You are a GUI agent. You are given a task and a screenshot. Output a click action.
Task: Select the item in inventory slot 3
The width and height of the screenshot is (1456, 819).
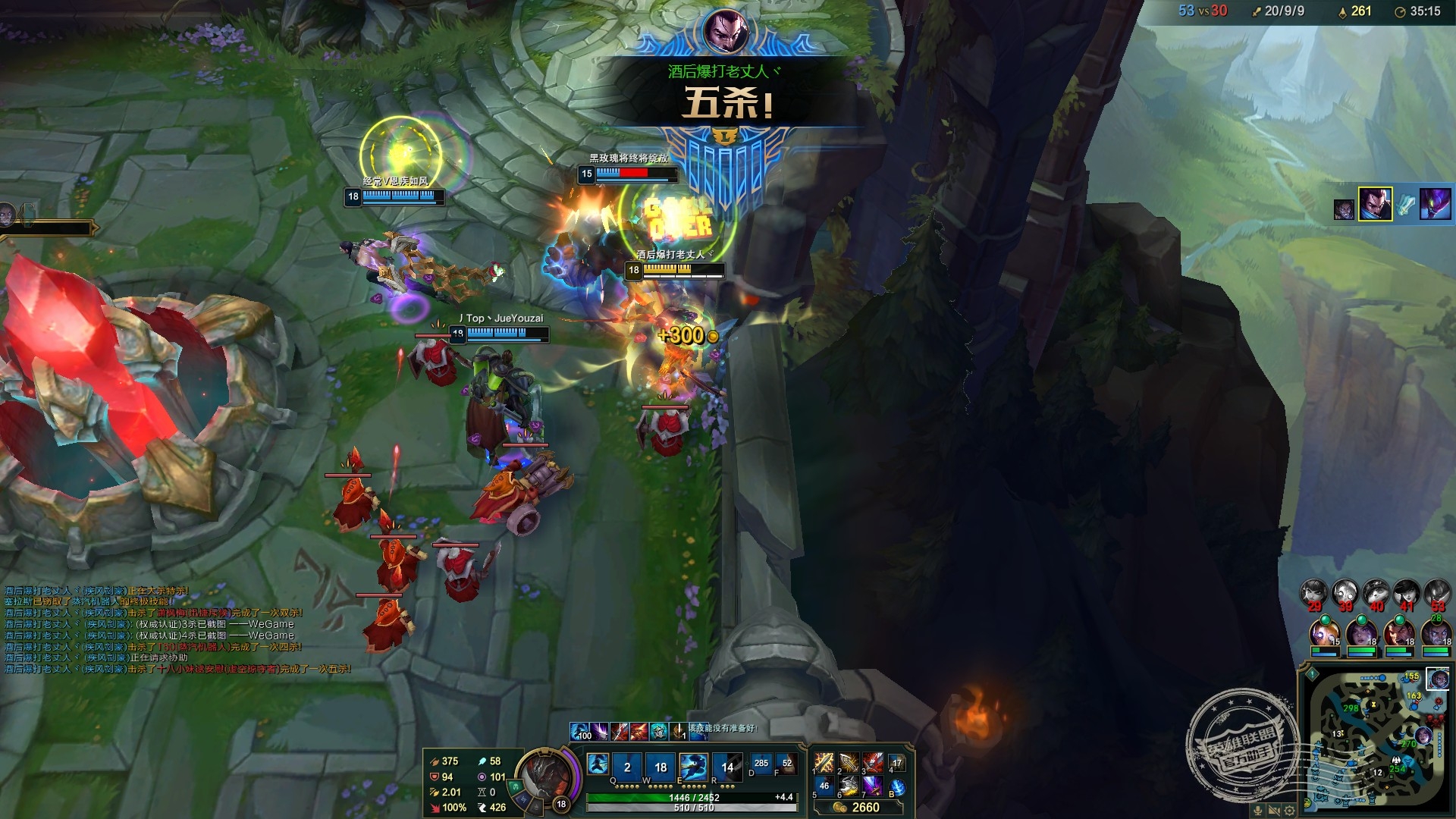[x=873, y=763]
